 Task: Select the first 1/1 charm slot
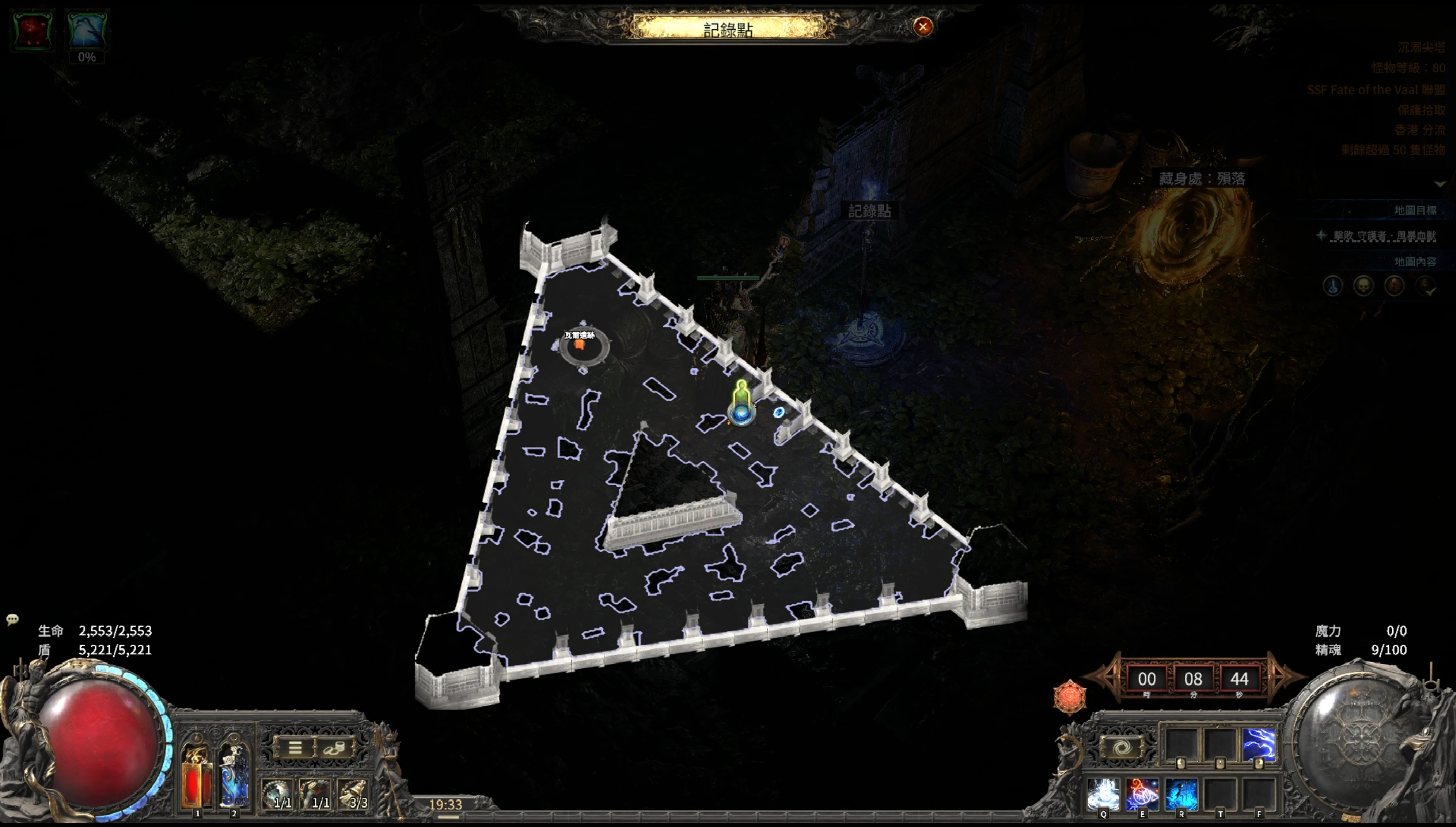278,794
